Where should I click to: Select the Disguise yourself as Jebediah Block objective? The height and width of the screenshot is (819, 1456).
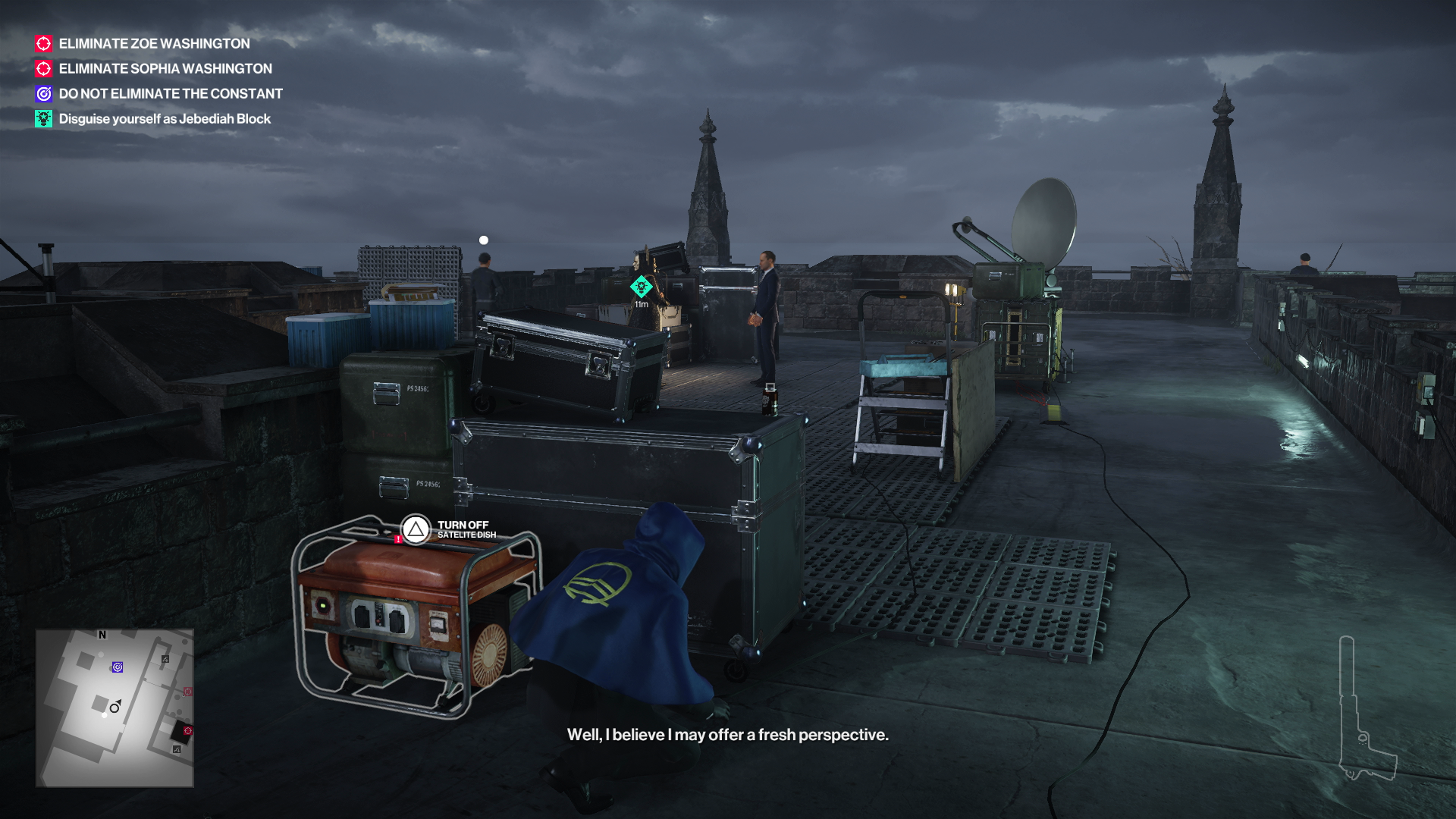164,119
